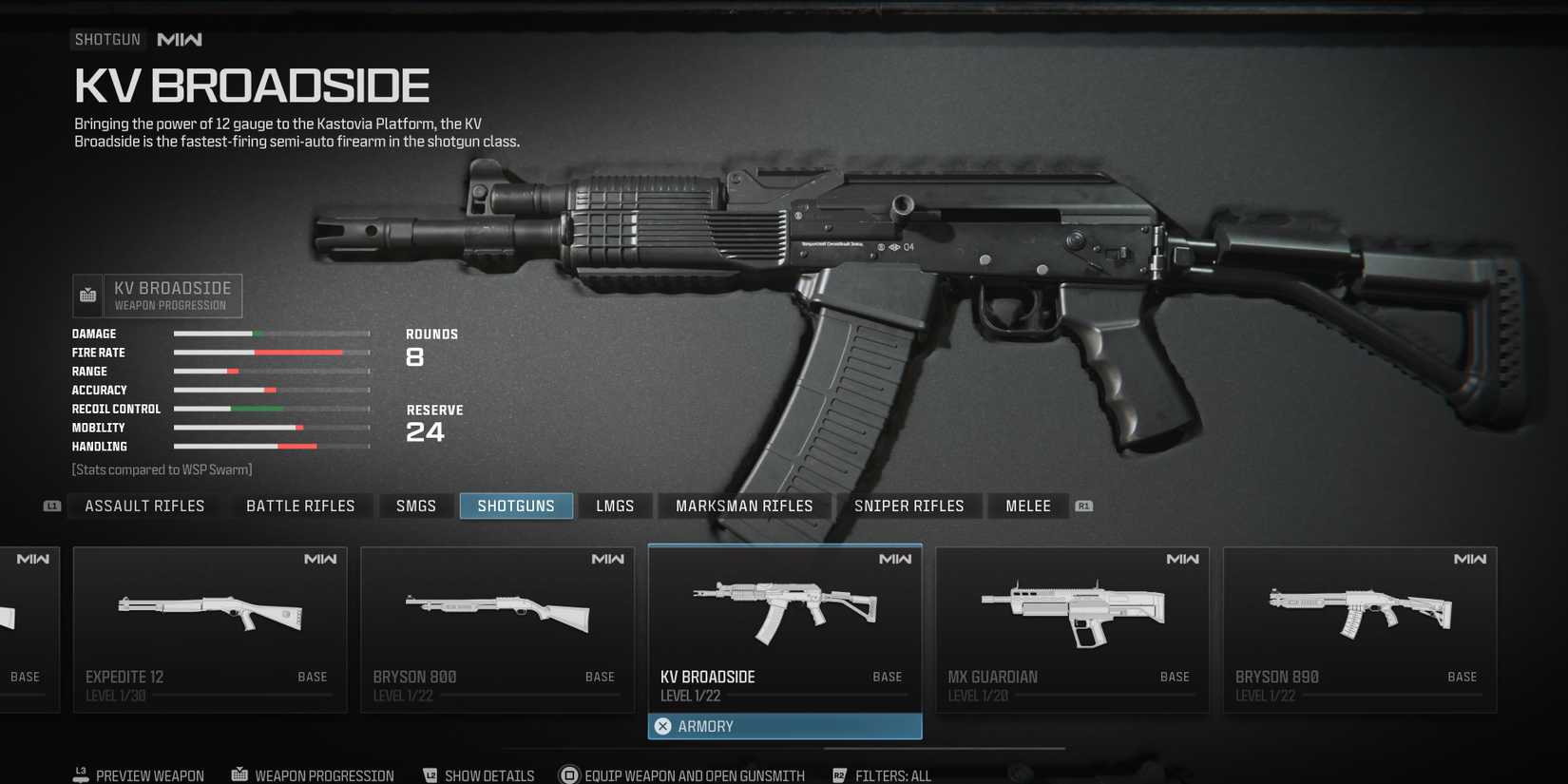
Task: Click the L3 thumbstick icon for Preview Weapon
Action: pos(80,774)
